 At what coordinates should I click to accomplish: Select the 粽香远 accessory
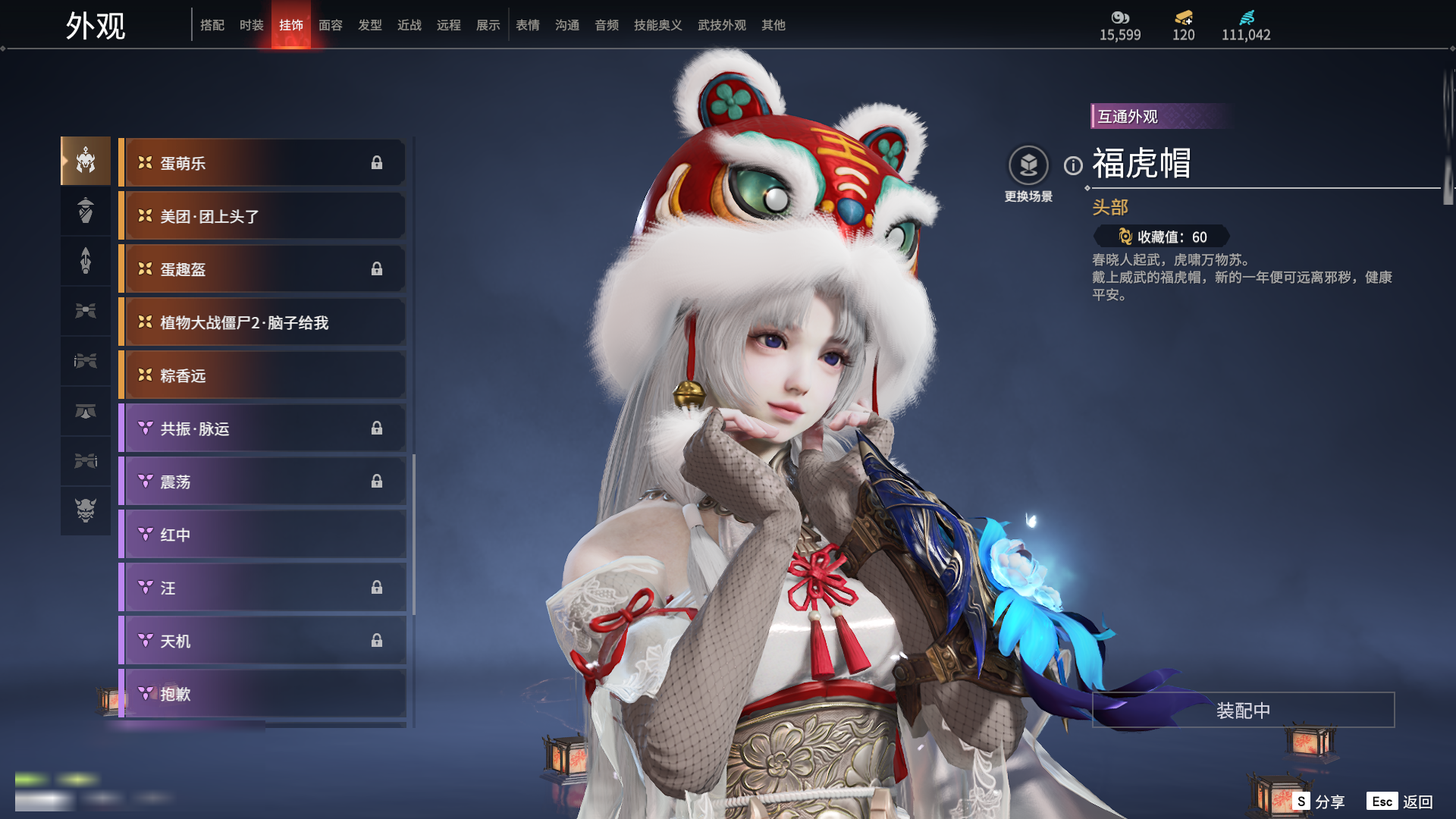(262, 375)
